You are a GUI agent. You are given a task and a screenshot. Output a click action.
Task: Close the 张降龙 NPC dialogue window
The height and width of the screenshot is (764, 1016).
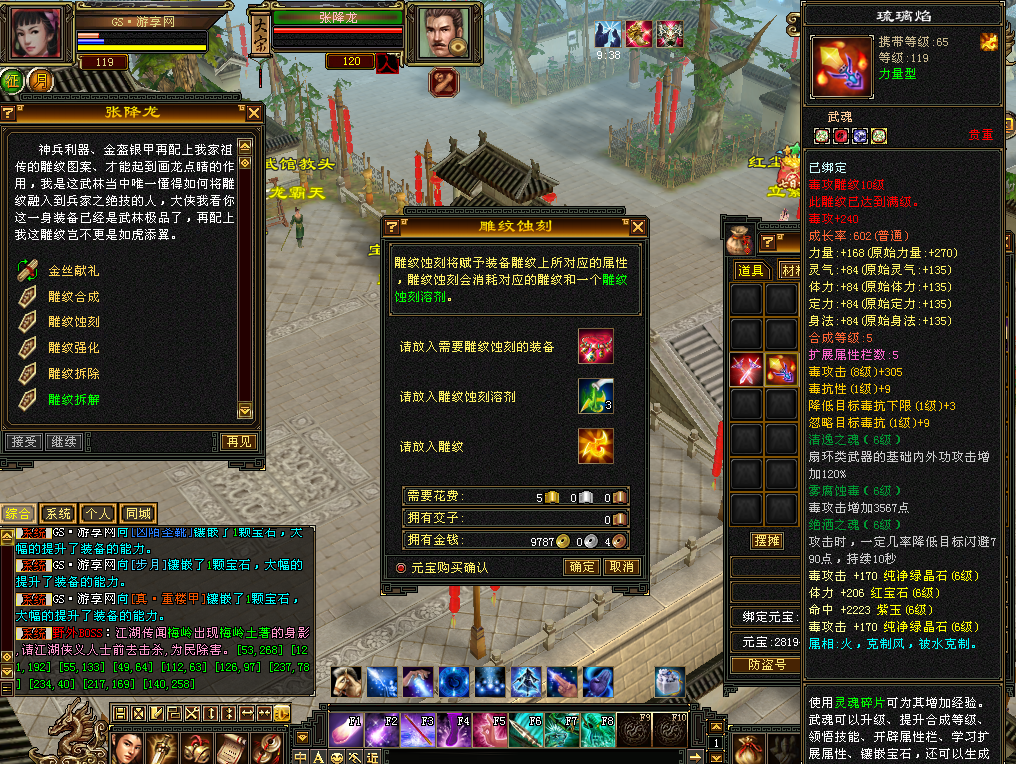click(254, 113)
